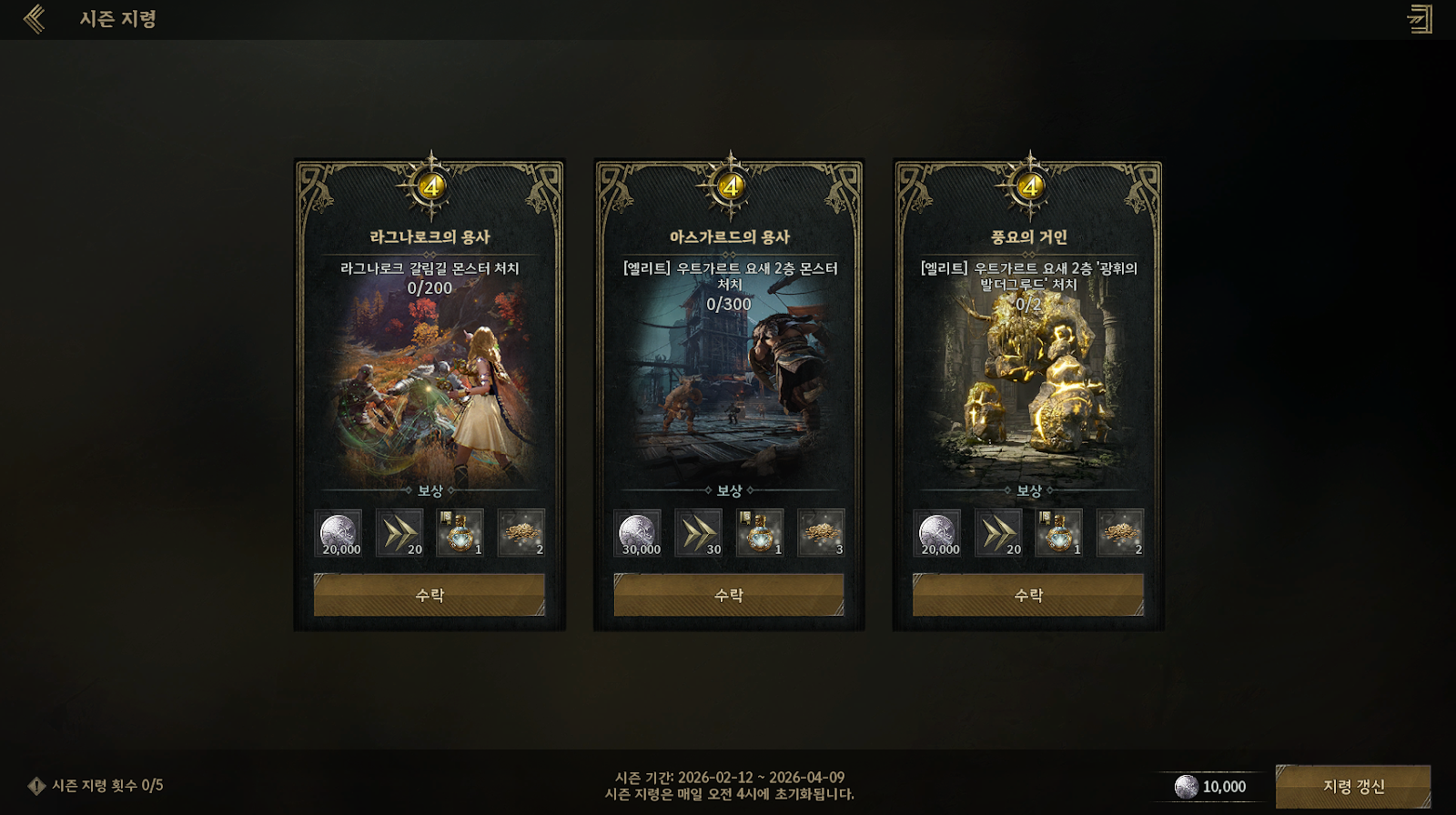Select the 풍요의 거인 mission card artwork
The image size is (1456, 815).
(x=1028, y=391)
